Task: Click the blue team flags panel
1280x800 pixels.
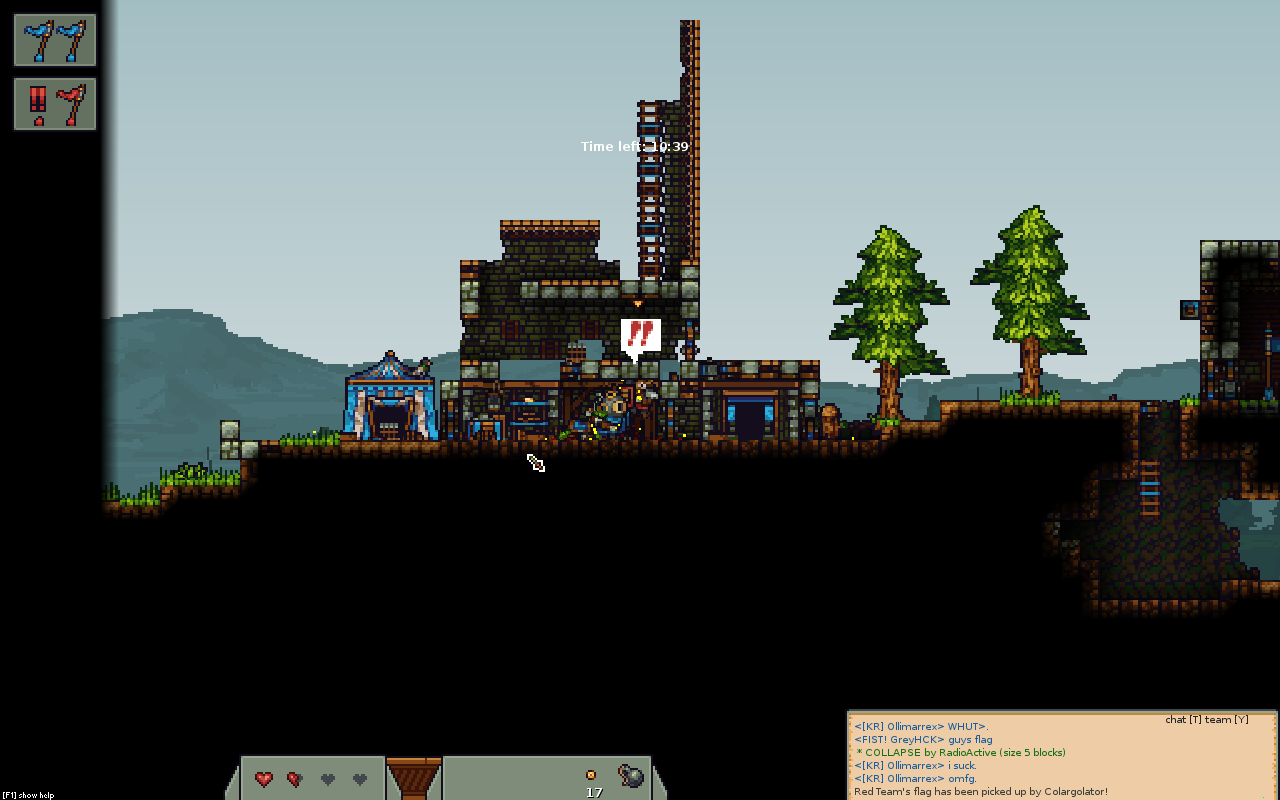Action: [55, 41]
